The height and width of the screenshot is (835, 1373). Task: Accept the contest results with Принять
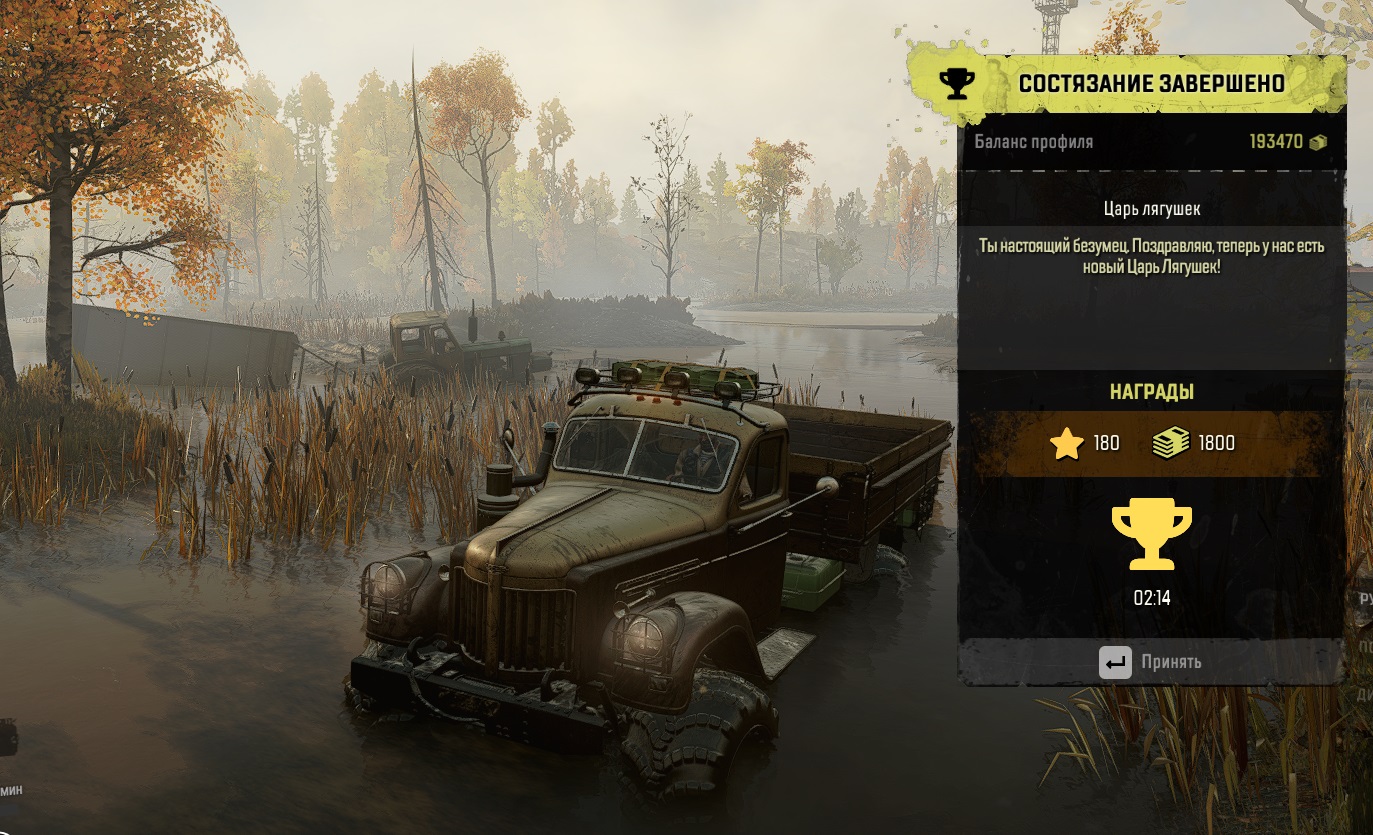point(1150,662)
